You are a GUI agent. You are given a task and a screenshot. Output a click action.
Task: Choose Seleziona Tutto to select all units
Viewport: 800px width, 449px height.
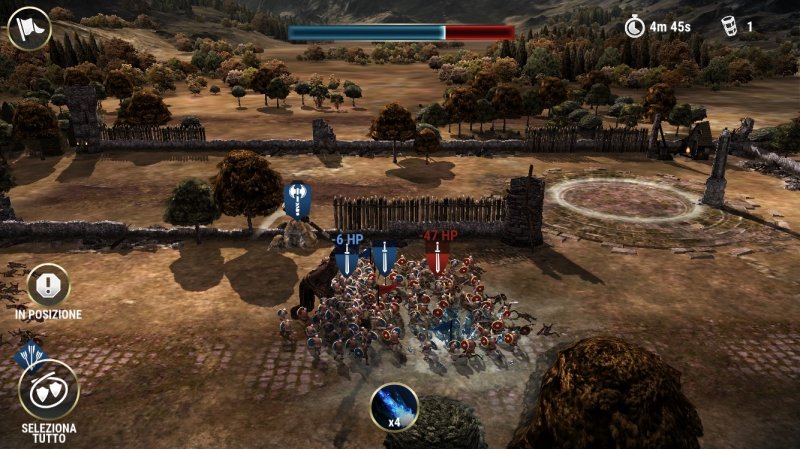(48, 390)
